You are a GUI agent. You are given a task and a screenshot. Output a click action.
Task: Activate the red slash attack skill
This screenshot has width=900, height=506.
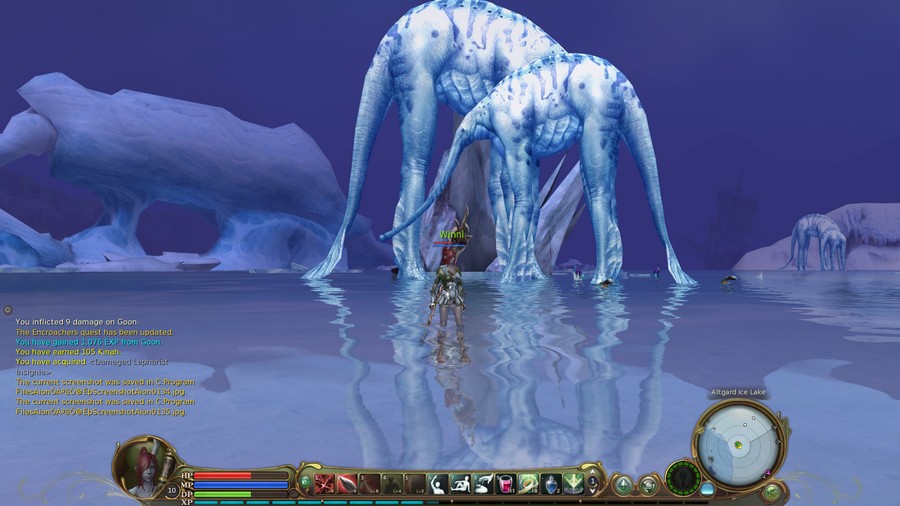pyautogui.click(x=324, y=485)
